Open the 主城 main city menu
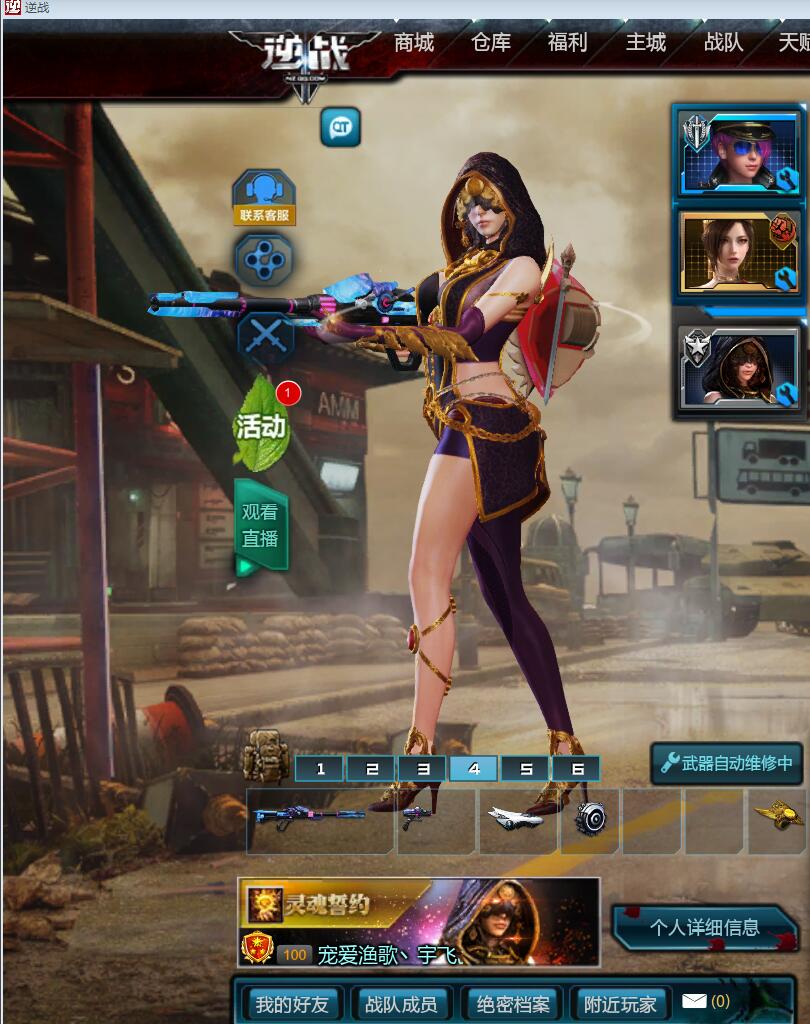 645,43
